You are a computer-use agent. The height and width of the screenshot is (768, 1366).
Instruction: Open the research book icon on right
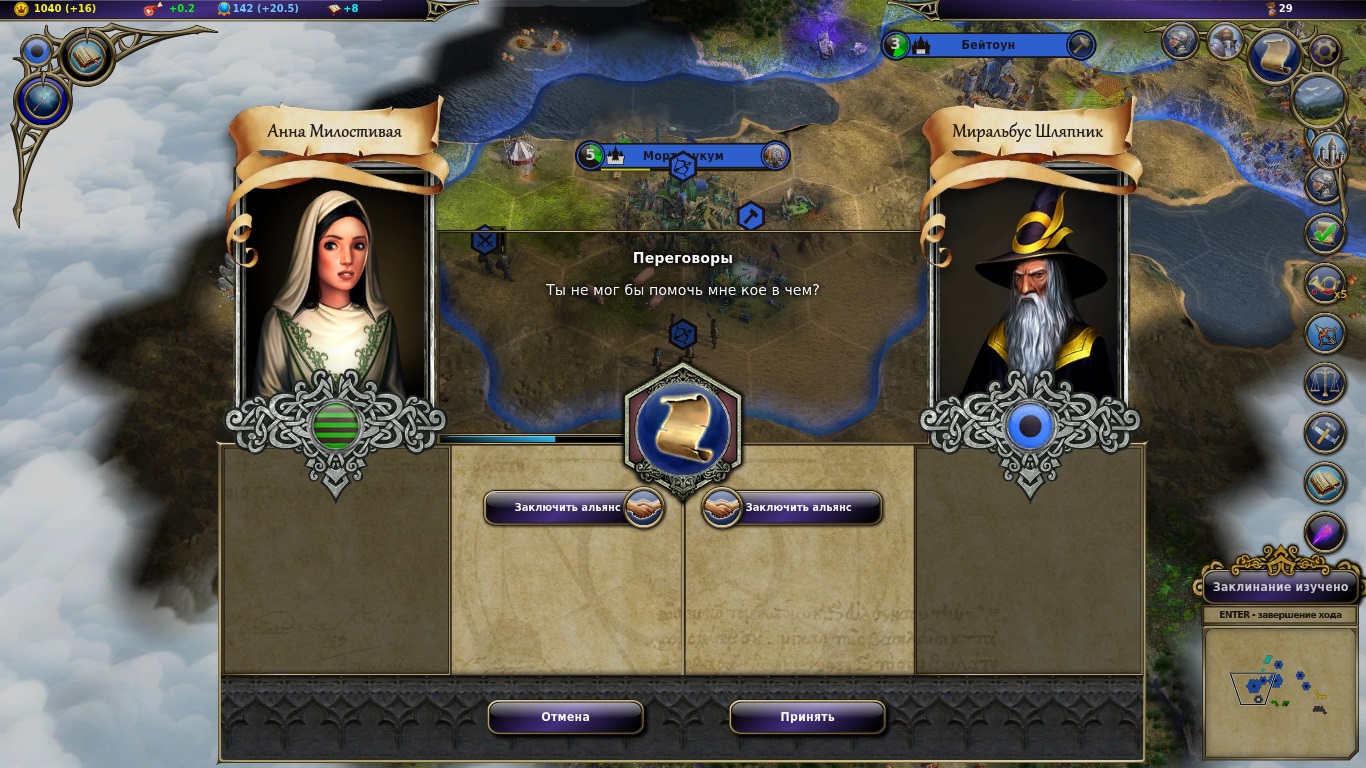(1325, 482)
